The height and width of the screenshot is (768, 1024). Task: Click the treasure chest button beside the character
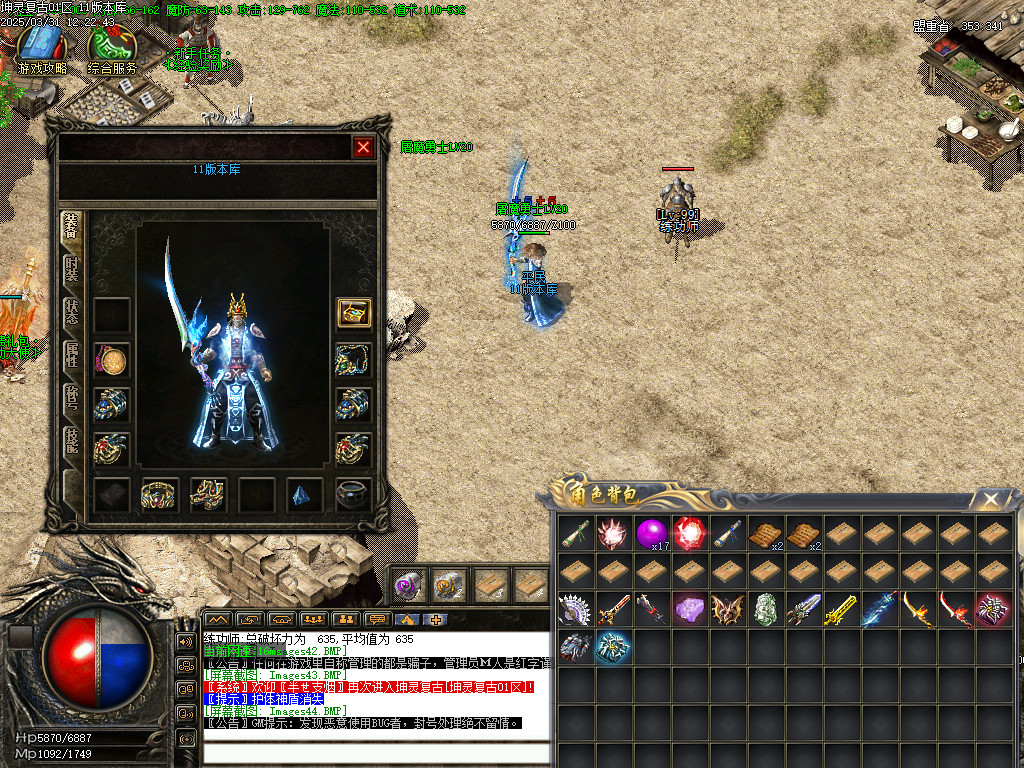pyautogui.click(x=354, y=312)
